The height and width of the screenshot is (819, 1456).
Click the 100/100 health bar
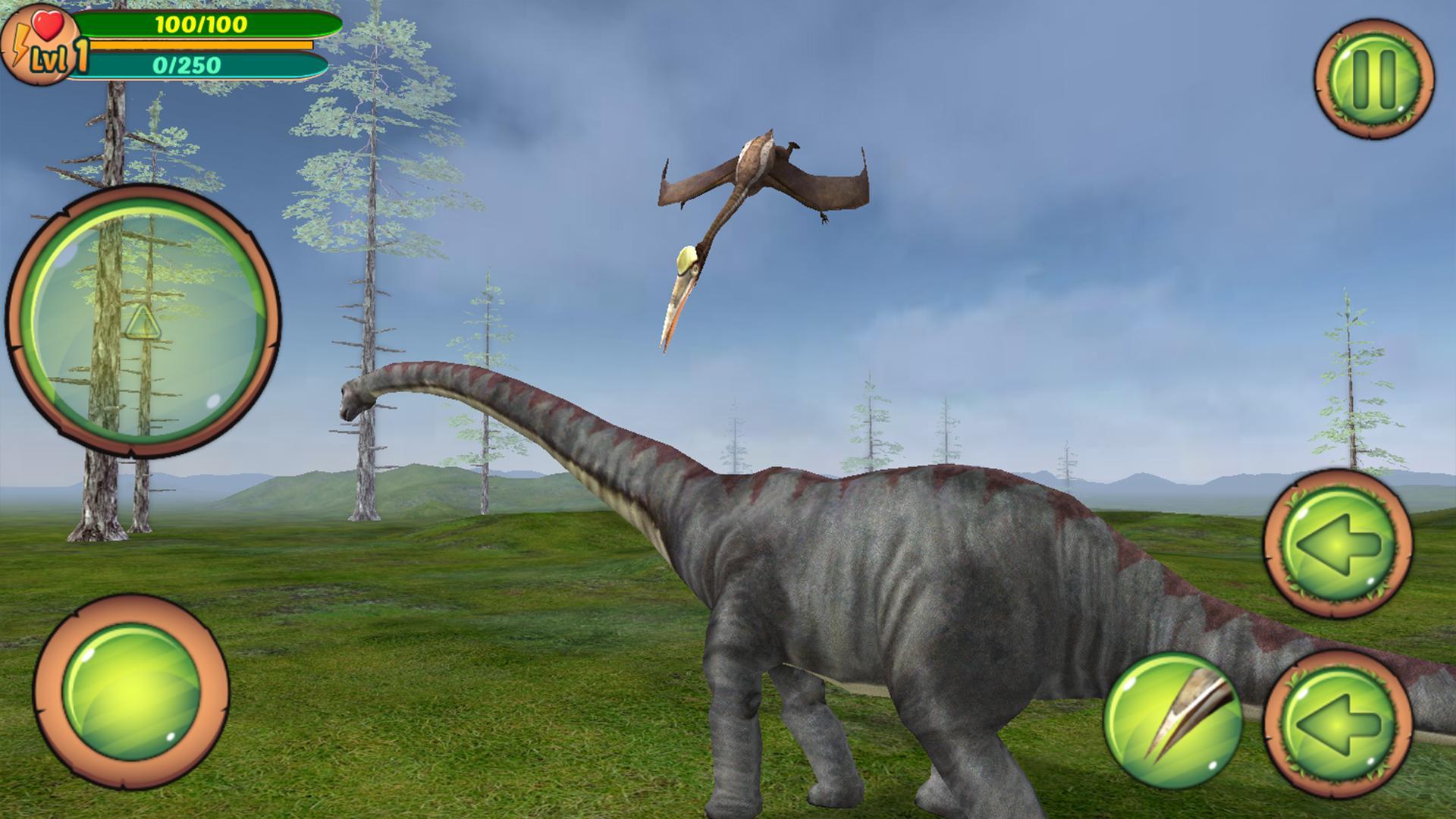(205, 24)
